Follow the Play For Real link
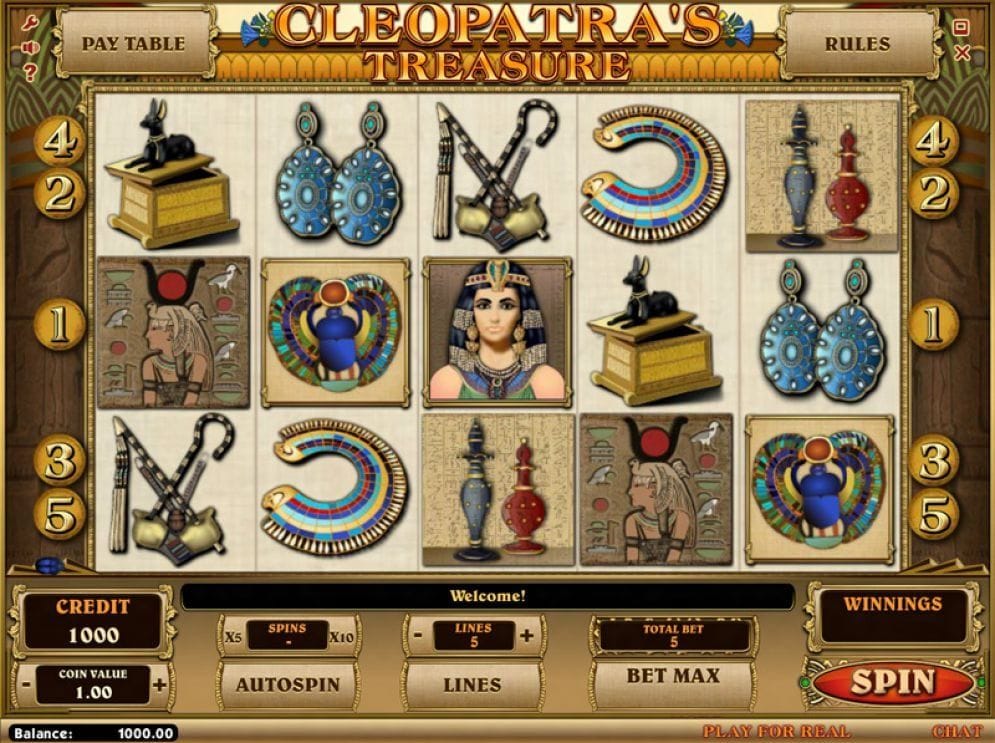The width and height of the screenshot is (995, 743). [x=776, y=732]
